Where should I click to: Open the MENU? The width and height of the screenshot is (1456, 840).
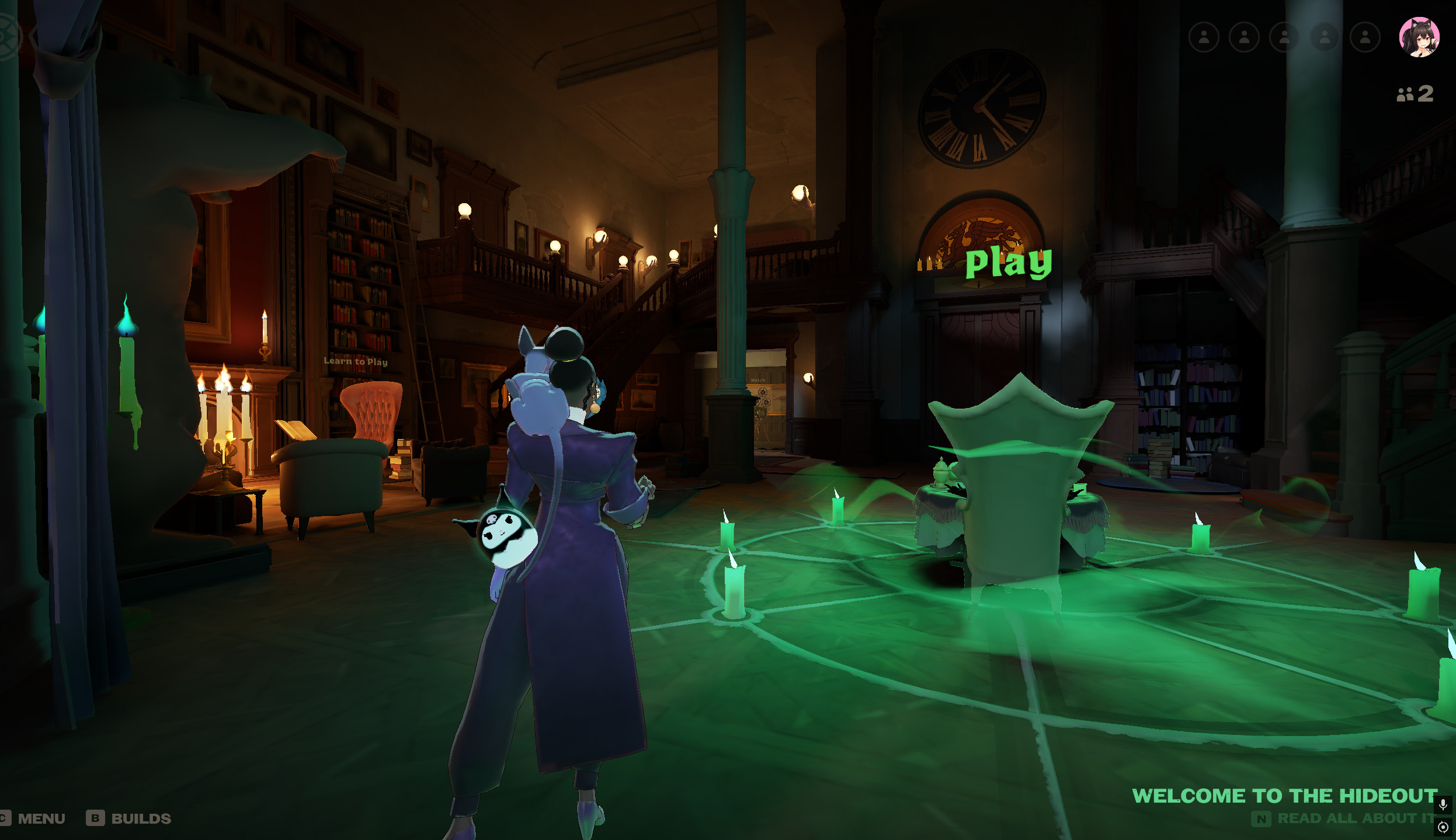(41, 818)
